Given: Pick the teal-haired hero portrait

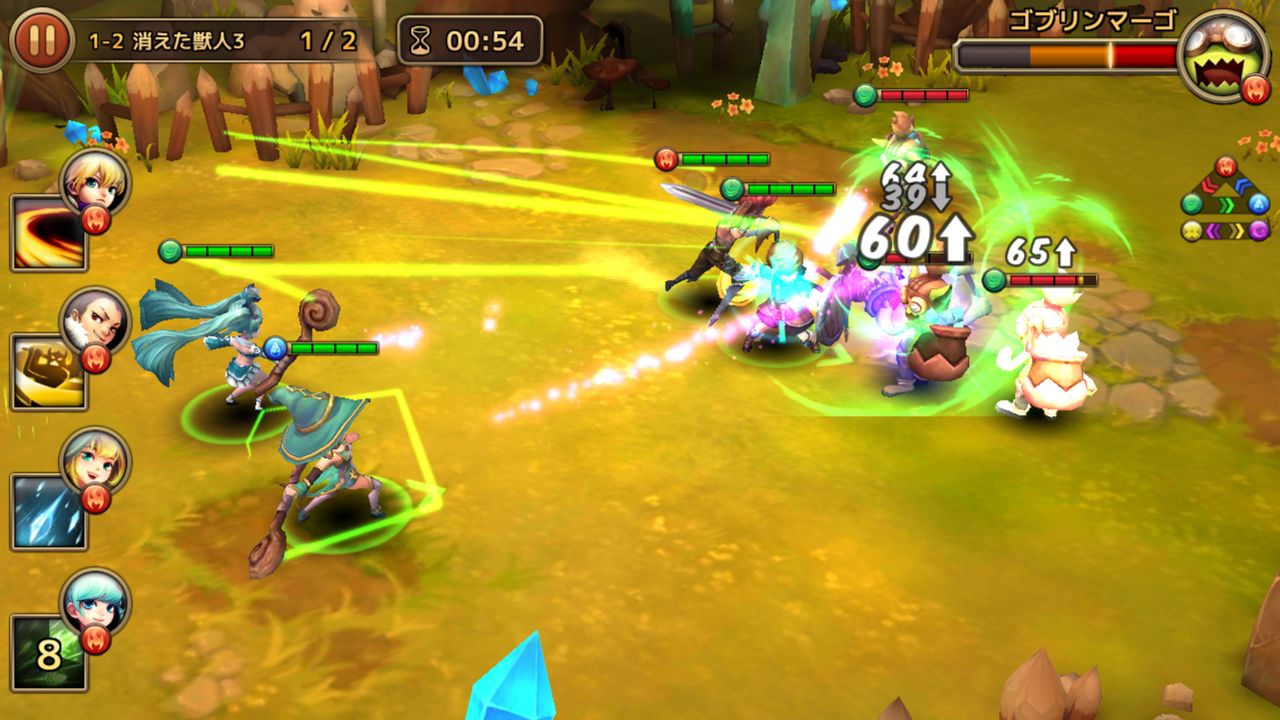Looking at the screenshot, I should 95,600.
